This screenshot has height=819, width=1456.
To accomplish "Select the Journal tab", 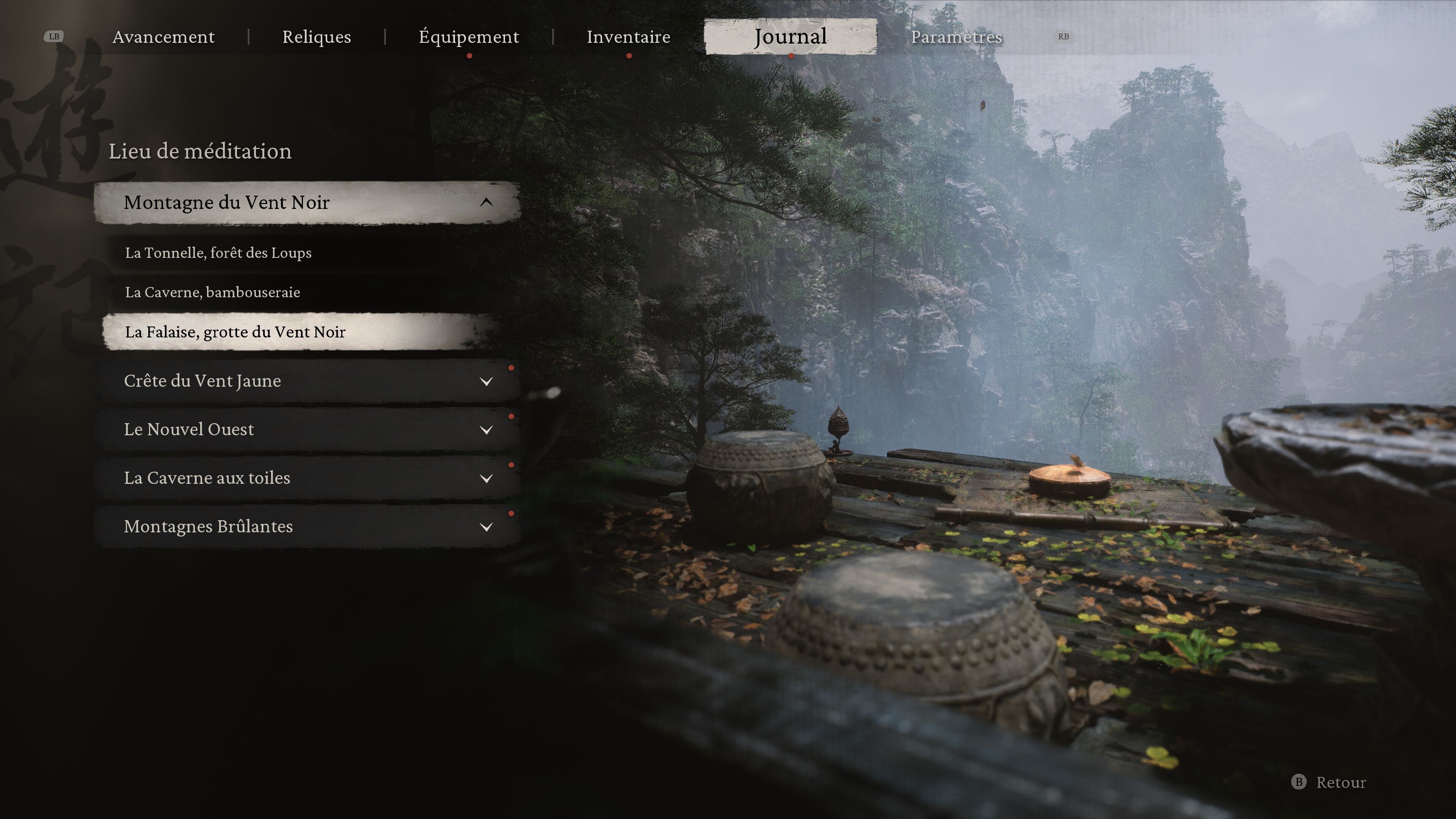I will [790, 37].
